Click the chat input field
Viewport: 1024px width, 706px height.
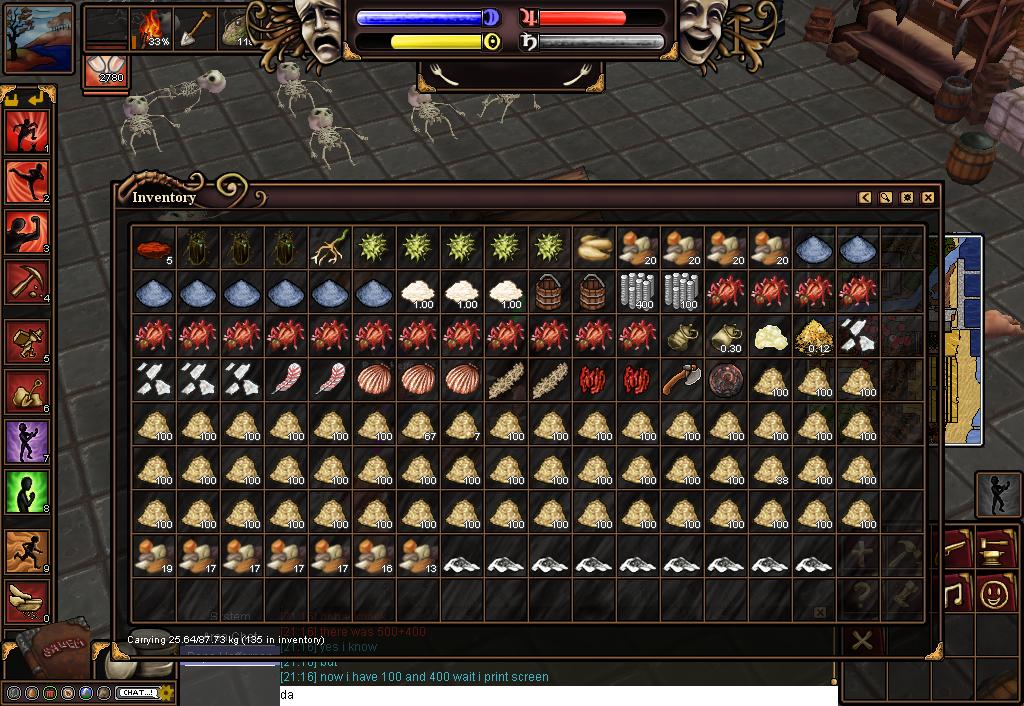pos(558,695)
